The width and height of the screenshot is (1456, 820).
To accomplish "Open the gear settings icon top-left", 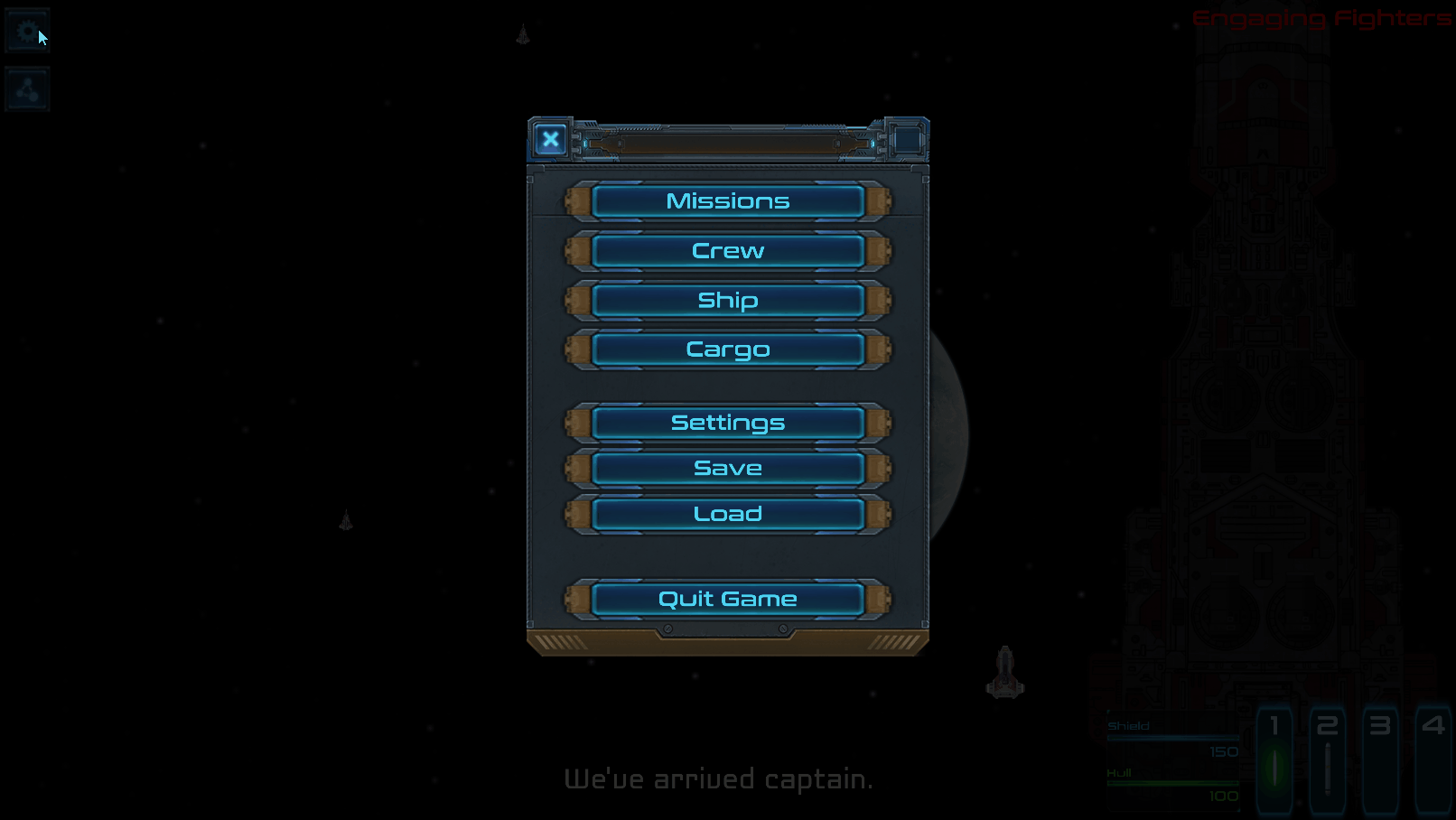I will point(25,30).
